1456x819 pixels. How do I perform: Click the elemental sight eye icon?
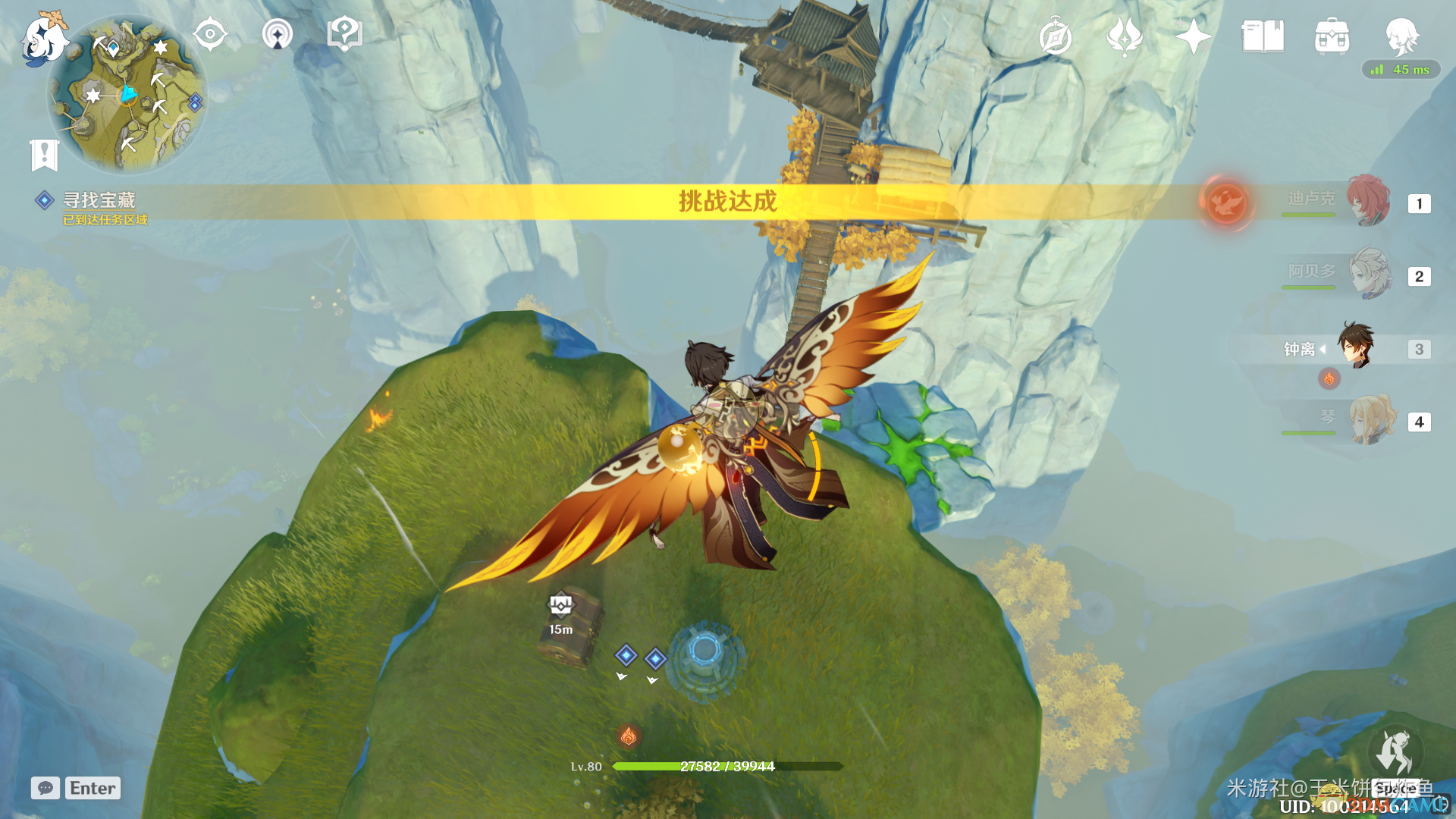tap(210, 34)
